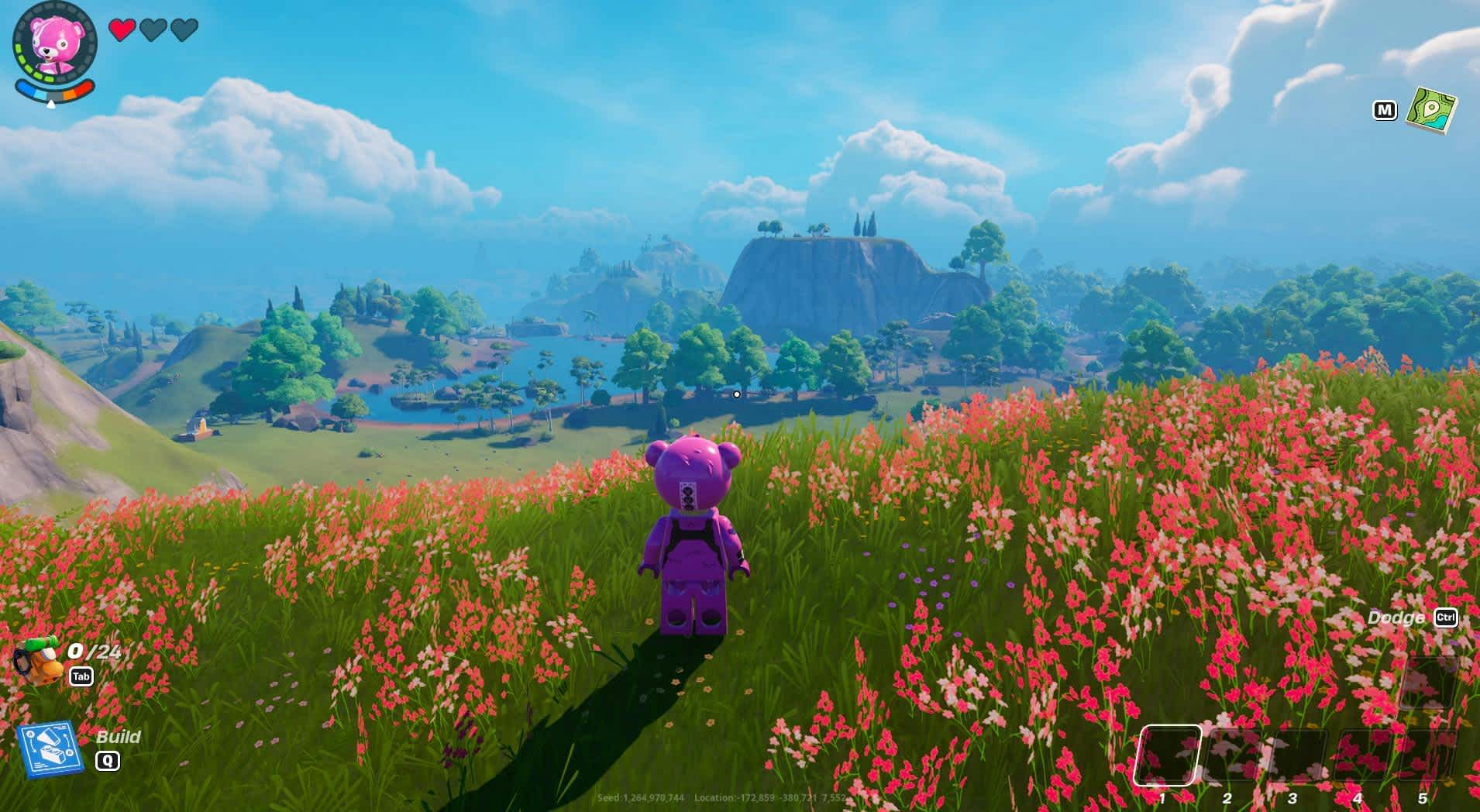Click the red filled heart indicator

click(122, 30)
